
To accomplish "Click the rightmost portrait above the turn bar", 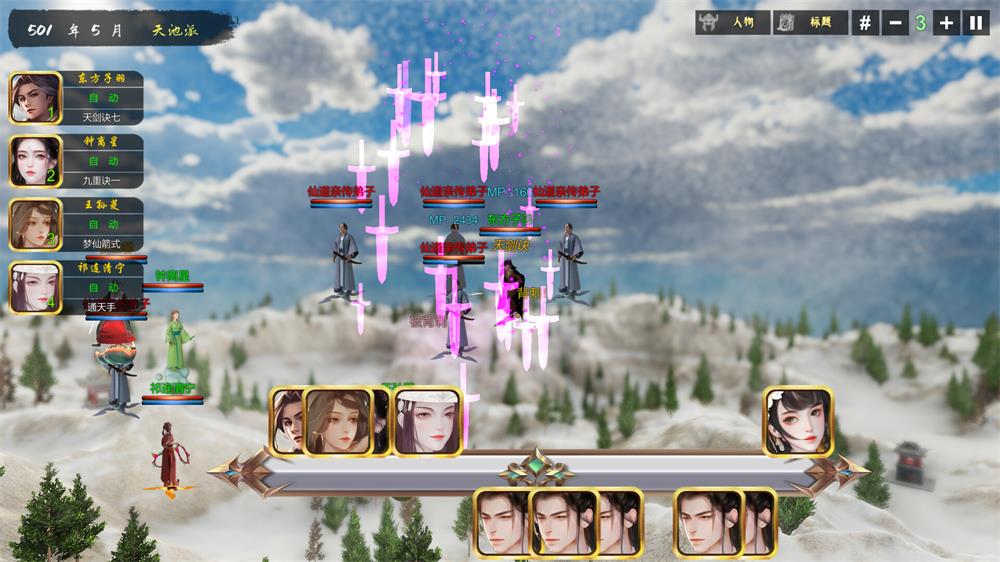I will [x=798, y=421].
